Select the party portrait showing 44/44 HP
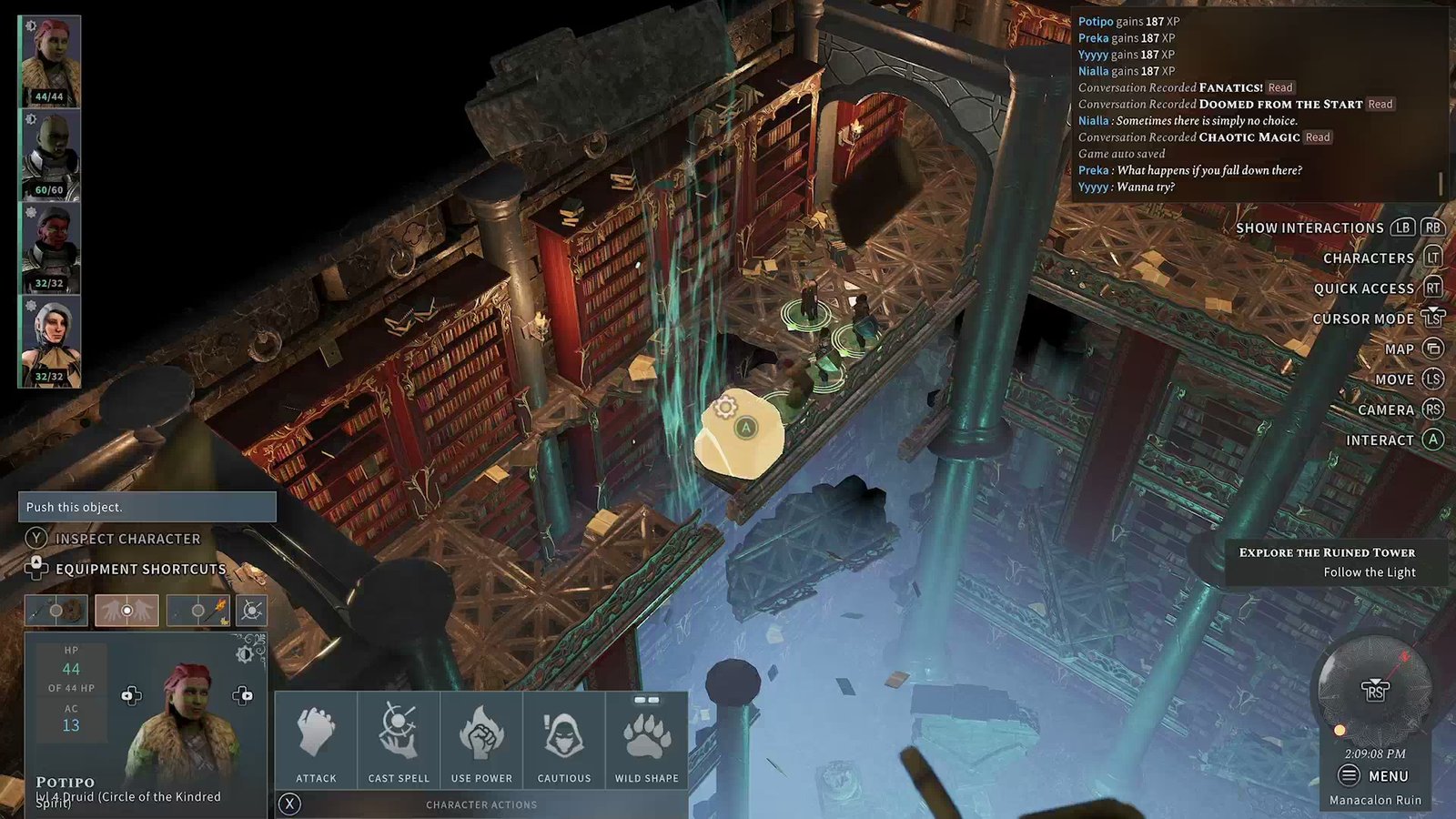 pos(50,62)
